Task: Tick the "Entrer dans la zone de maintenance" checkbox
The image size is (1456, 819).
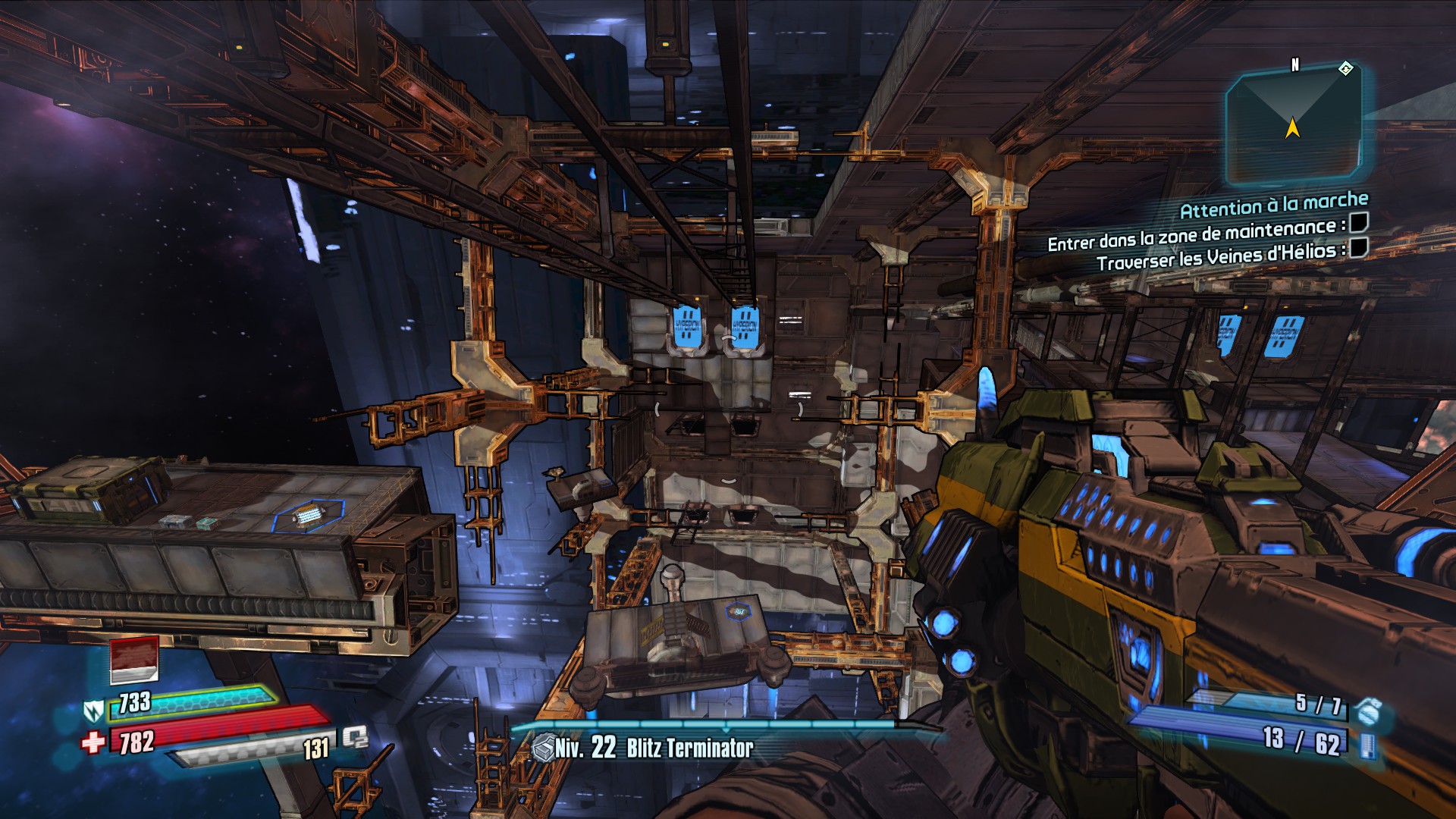Action: pos(1358,223)
